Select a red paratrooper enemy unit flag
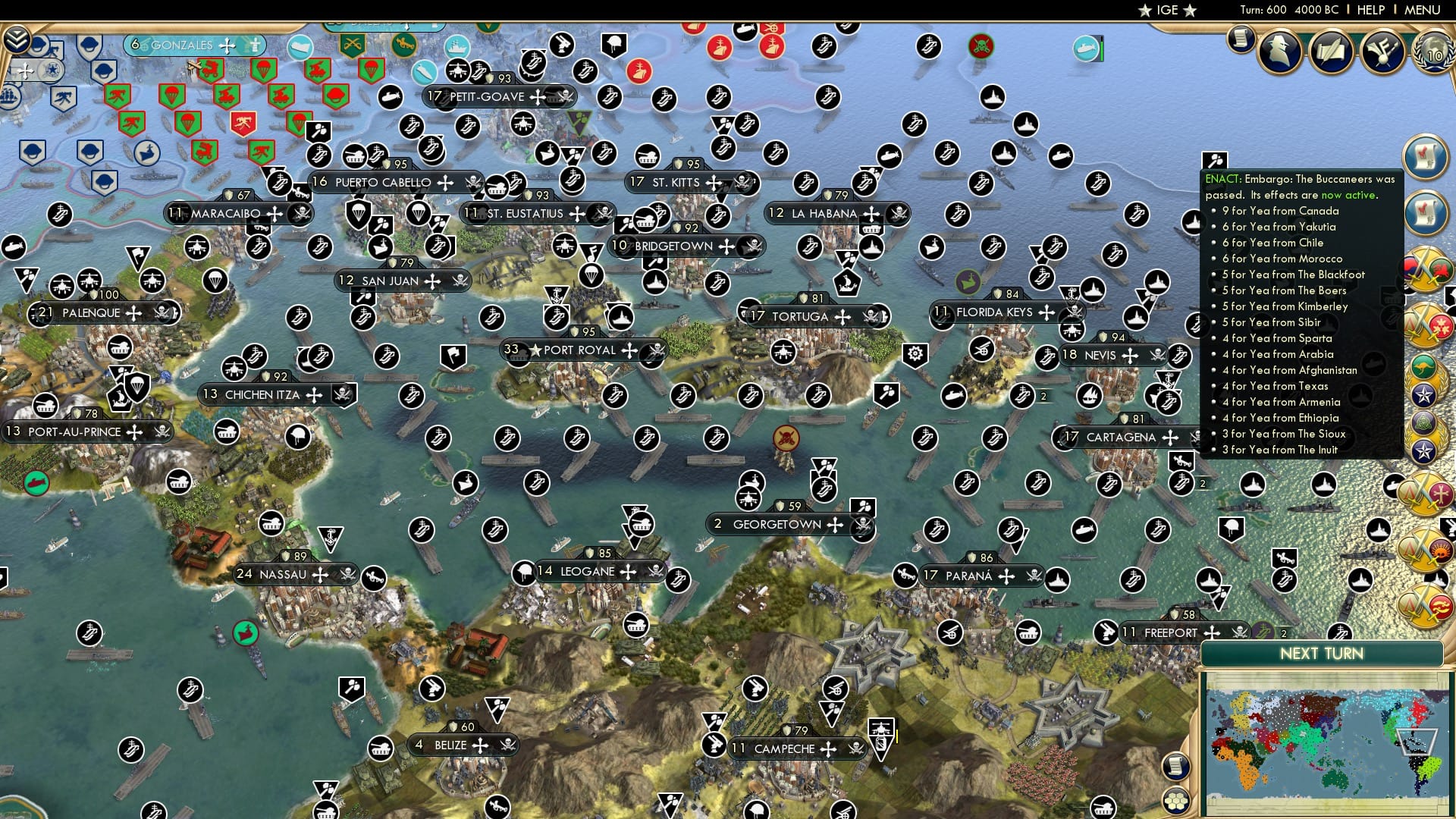 coord(265,69)
